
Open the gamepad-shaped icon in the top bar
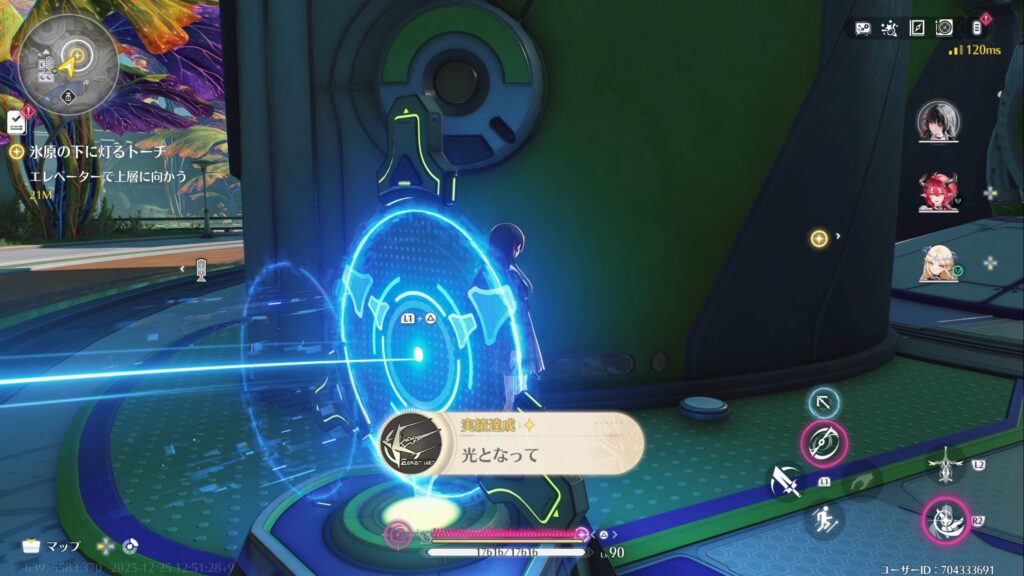(863, 28)
